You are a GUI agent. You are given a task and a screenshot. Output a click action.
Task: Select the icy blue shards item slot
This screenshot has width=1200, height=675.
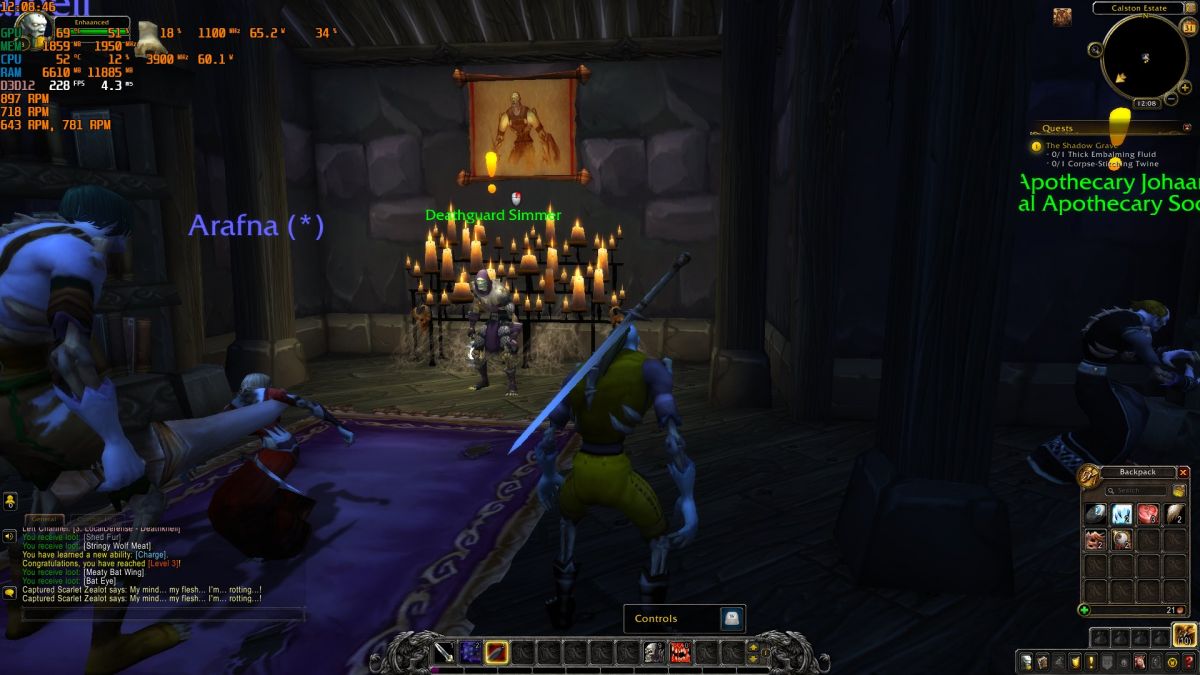[x=1122, y=515]
